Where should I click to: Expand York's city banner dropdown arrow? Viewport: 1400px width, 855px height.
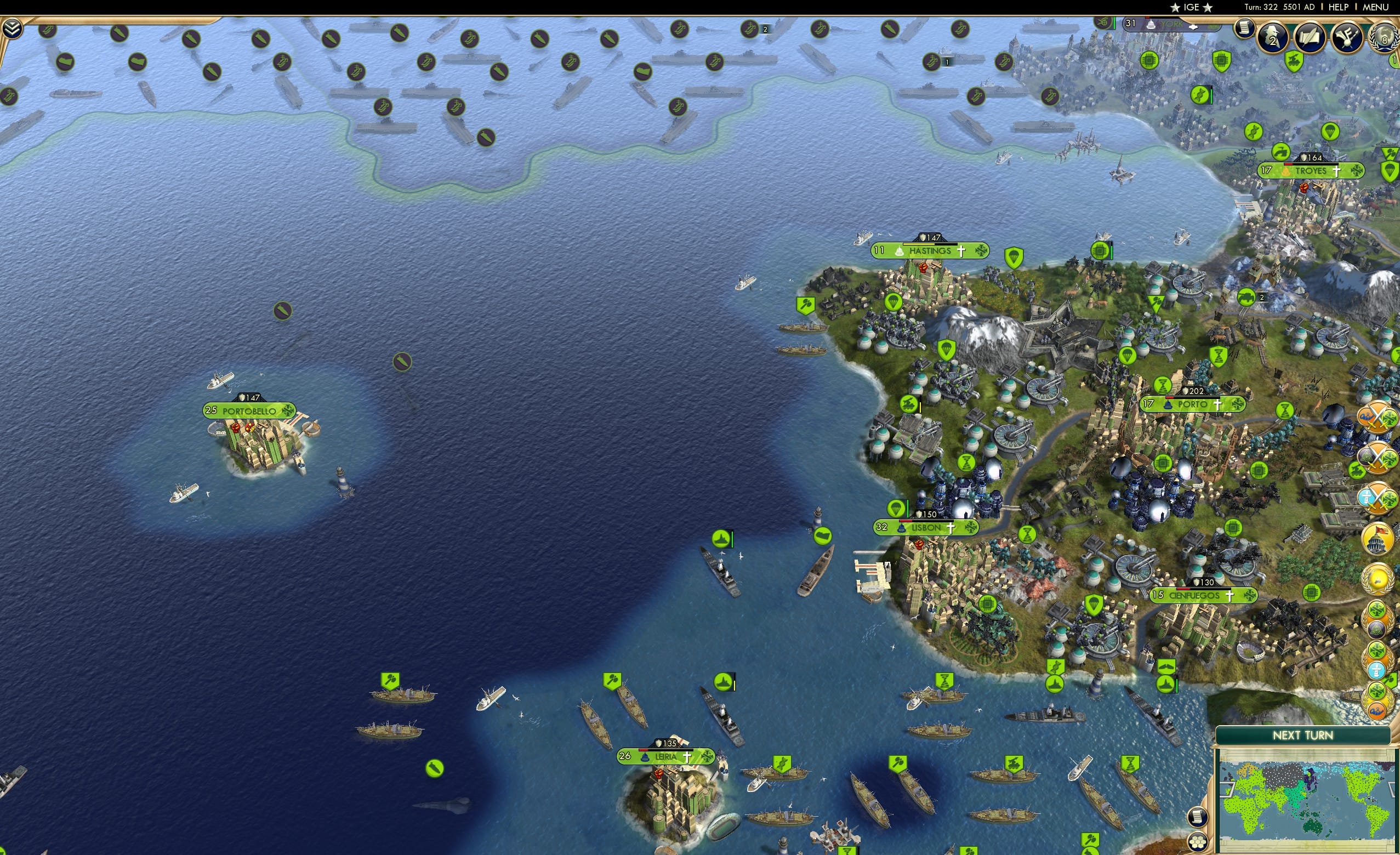point(1193,27)
